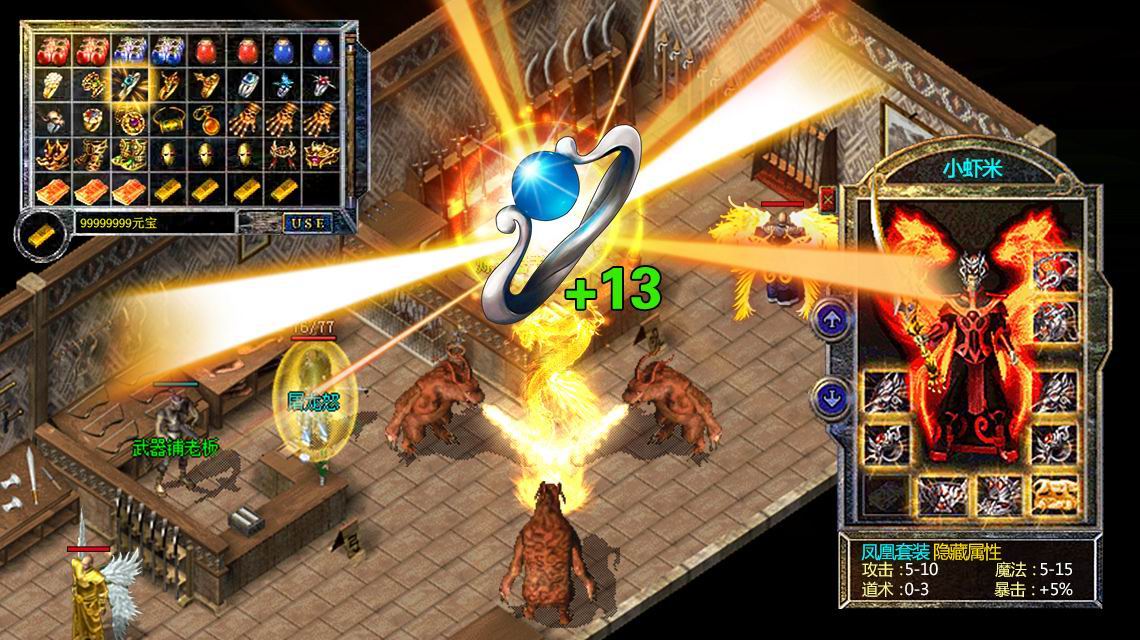Select the red crab-shaped belt item
The height and width of the screenshot is (640, 1140).
click(x=281, y=154)
